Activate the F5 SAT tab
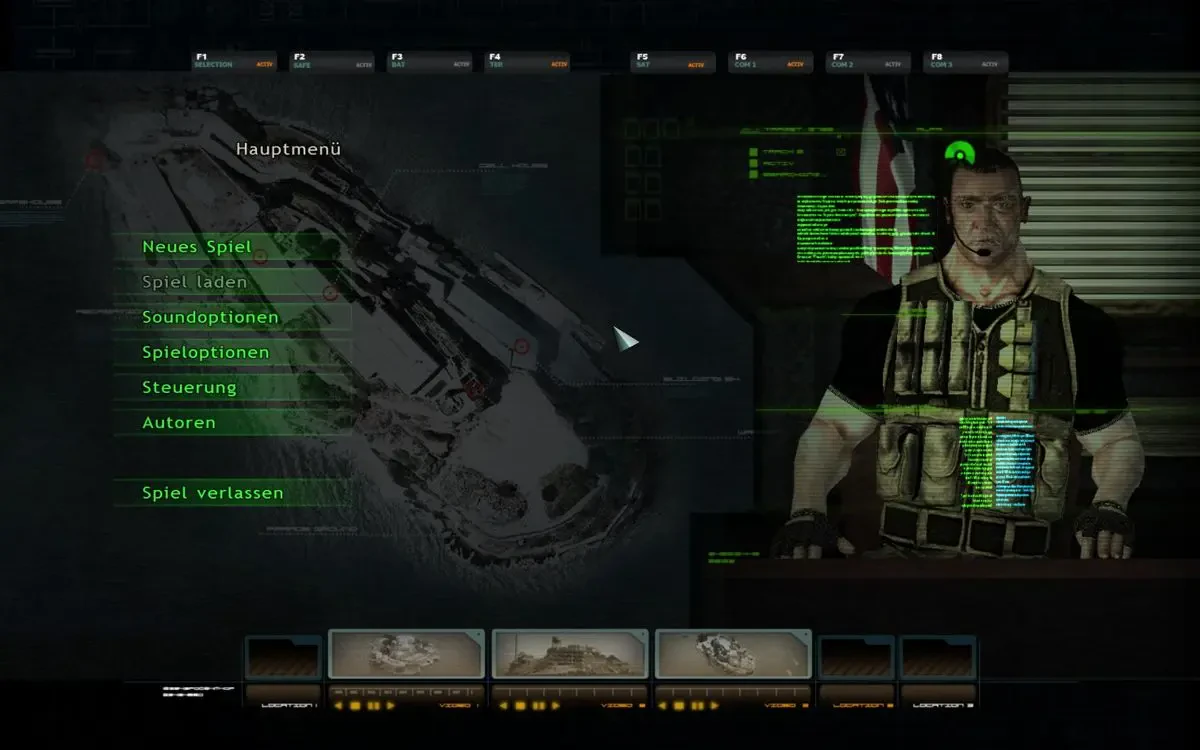1200x750 pixels. 673,61
